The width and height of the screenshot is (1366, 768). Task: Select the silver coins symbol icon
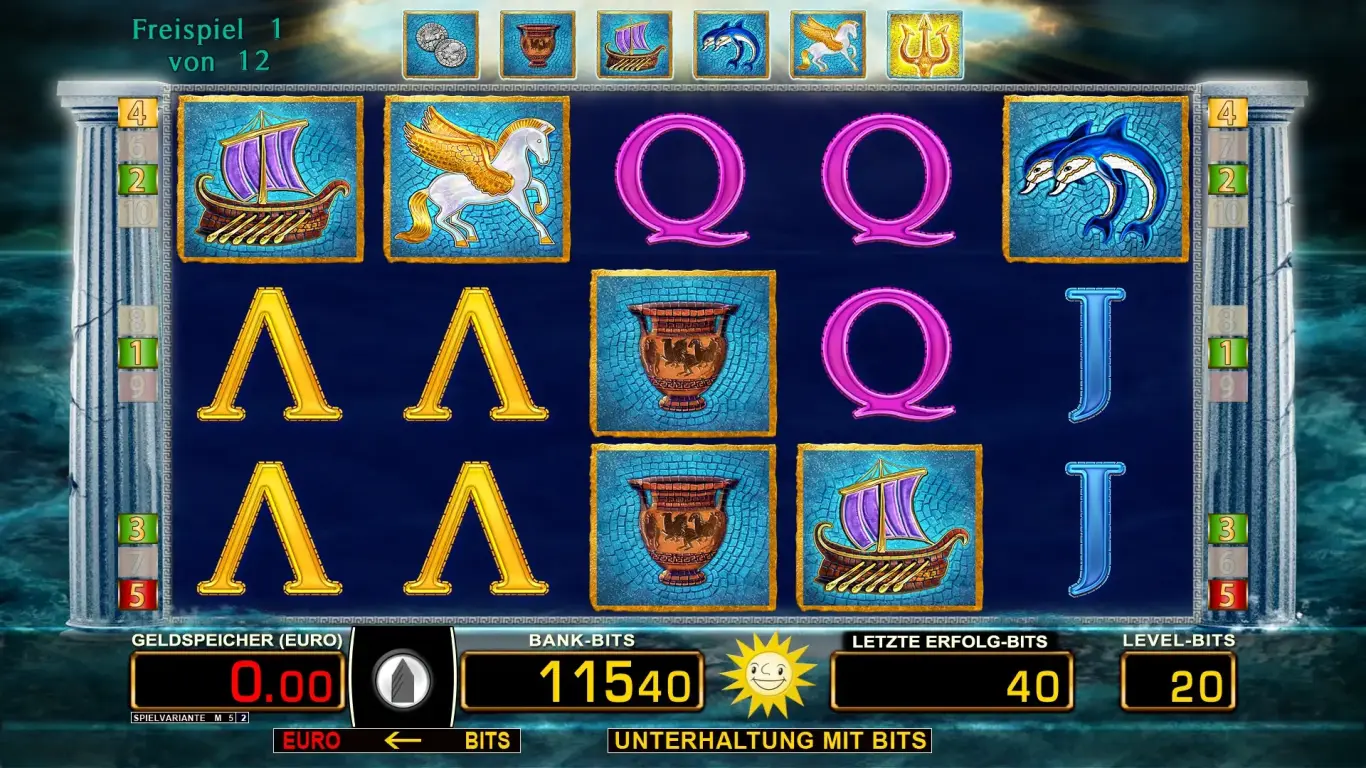pyautogui.click(x=440, y=45)
